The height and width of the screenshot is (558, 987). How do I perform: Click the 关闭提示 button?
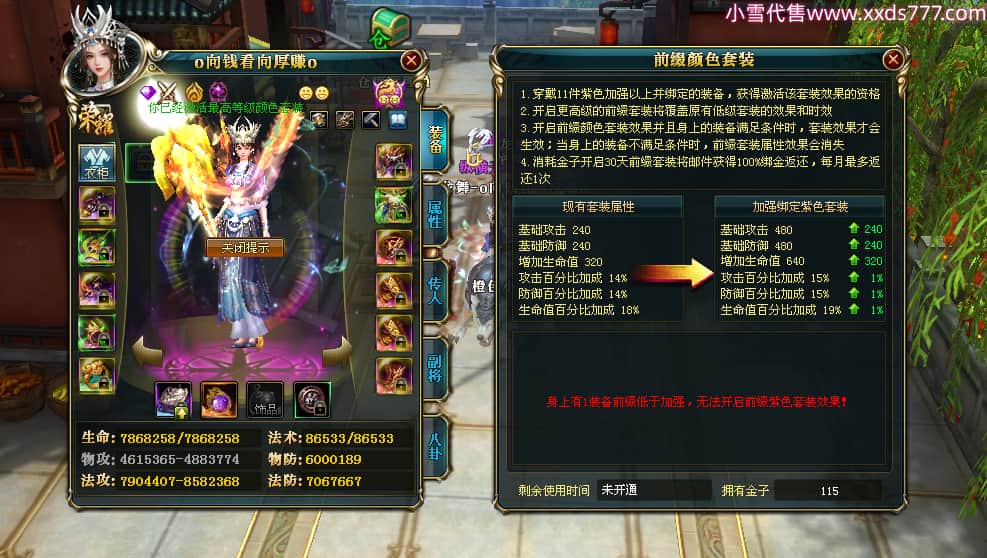tap(244, 247)
